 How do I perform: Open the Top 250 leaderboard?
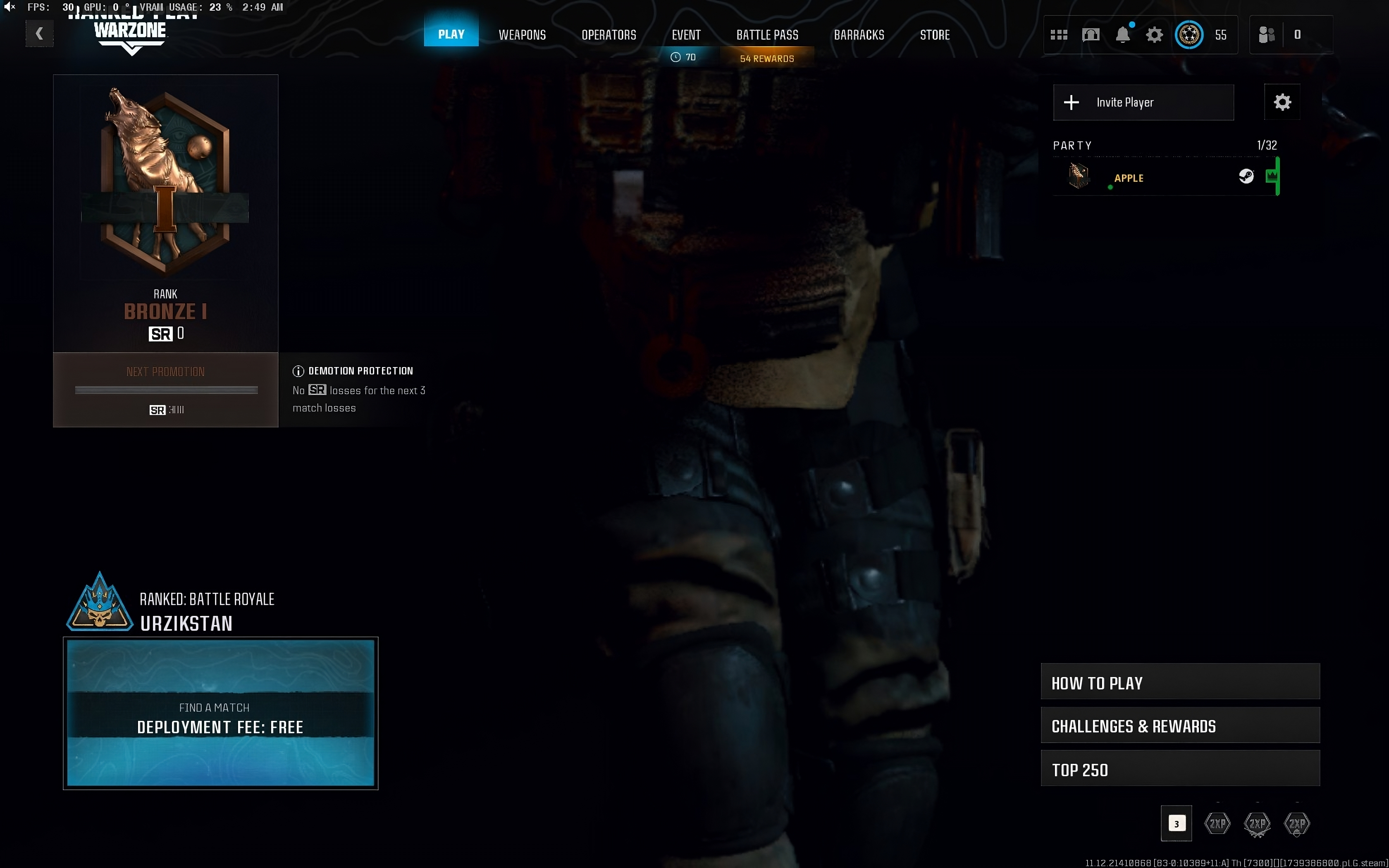coord(1179,769)
